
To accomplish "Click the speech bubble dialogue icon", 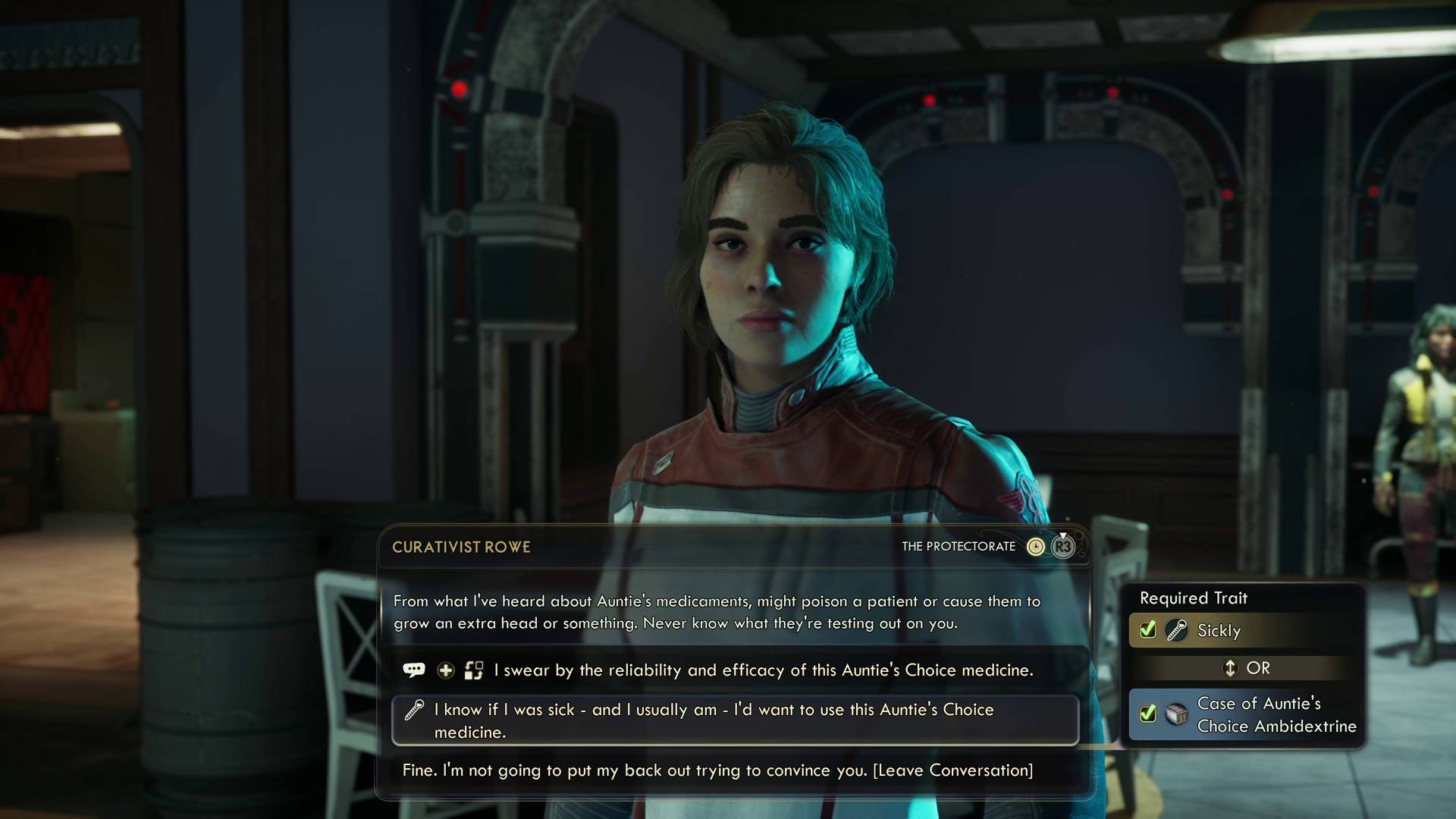I will point(414,670).
